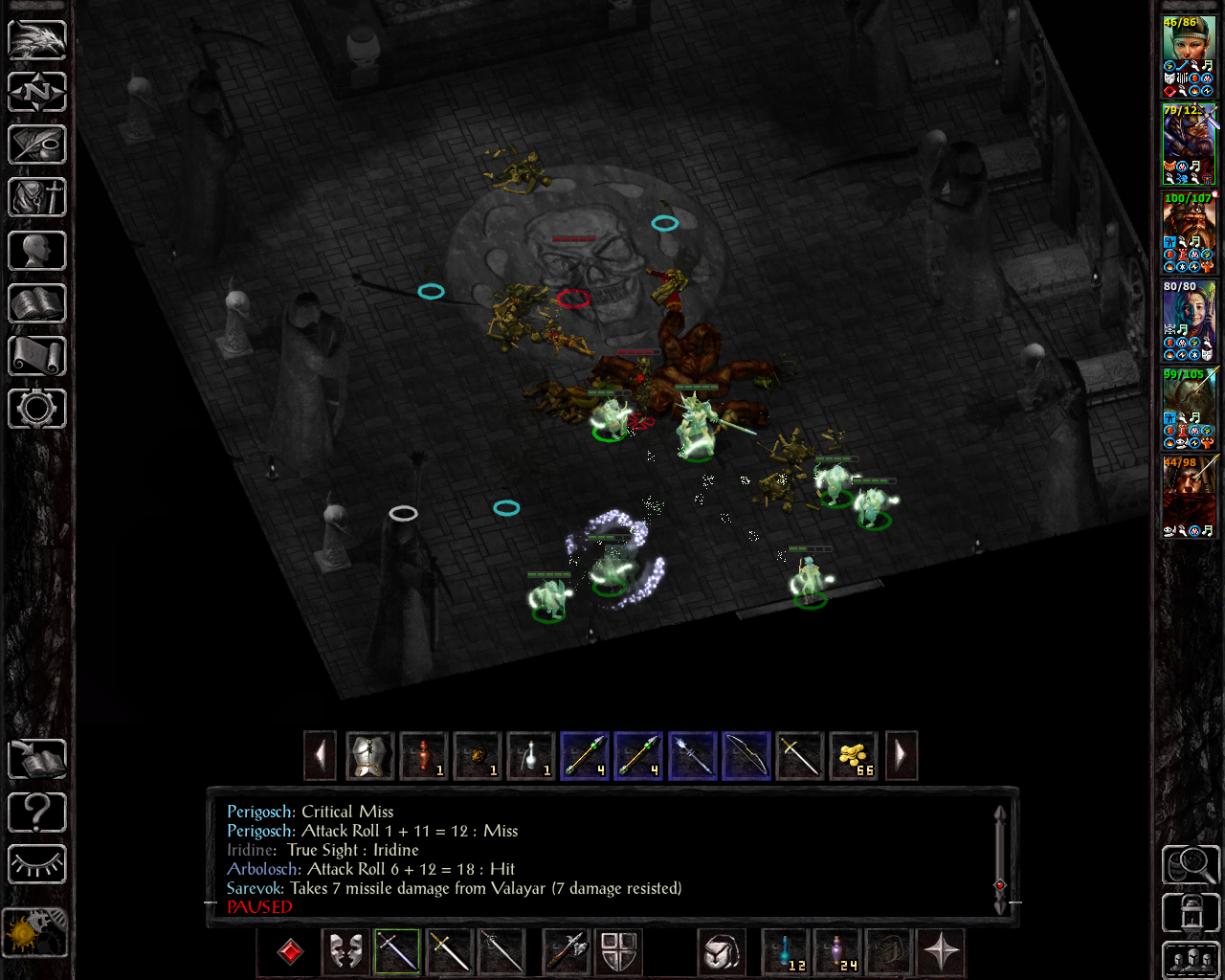
Task: Toggle the party AI lantern button
Action: pos(1191,913)
